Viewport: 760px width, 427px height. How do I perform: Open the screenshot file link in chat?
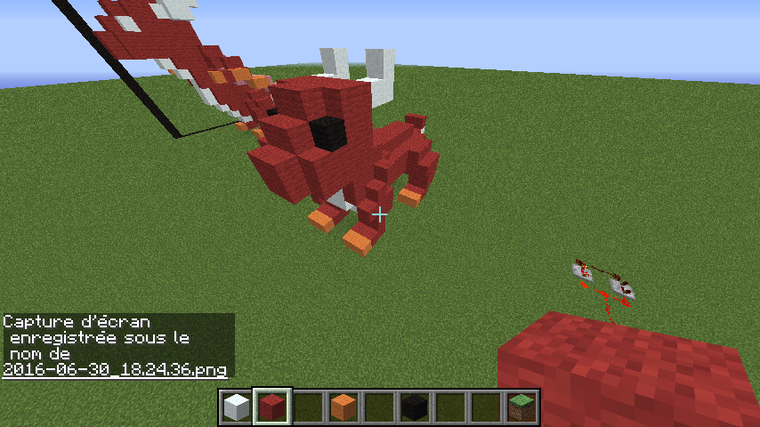[114, 370]
